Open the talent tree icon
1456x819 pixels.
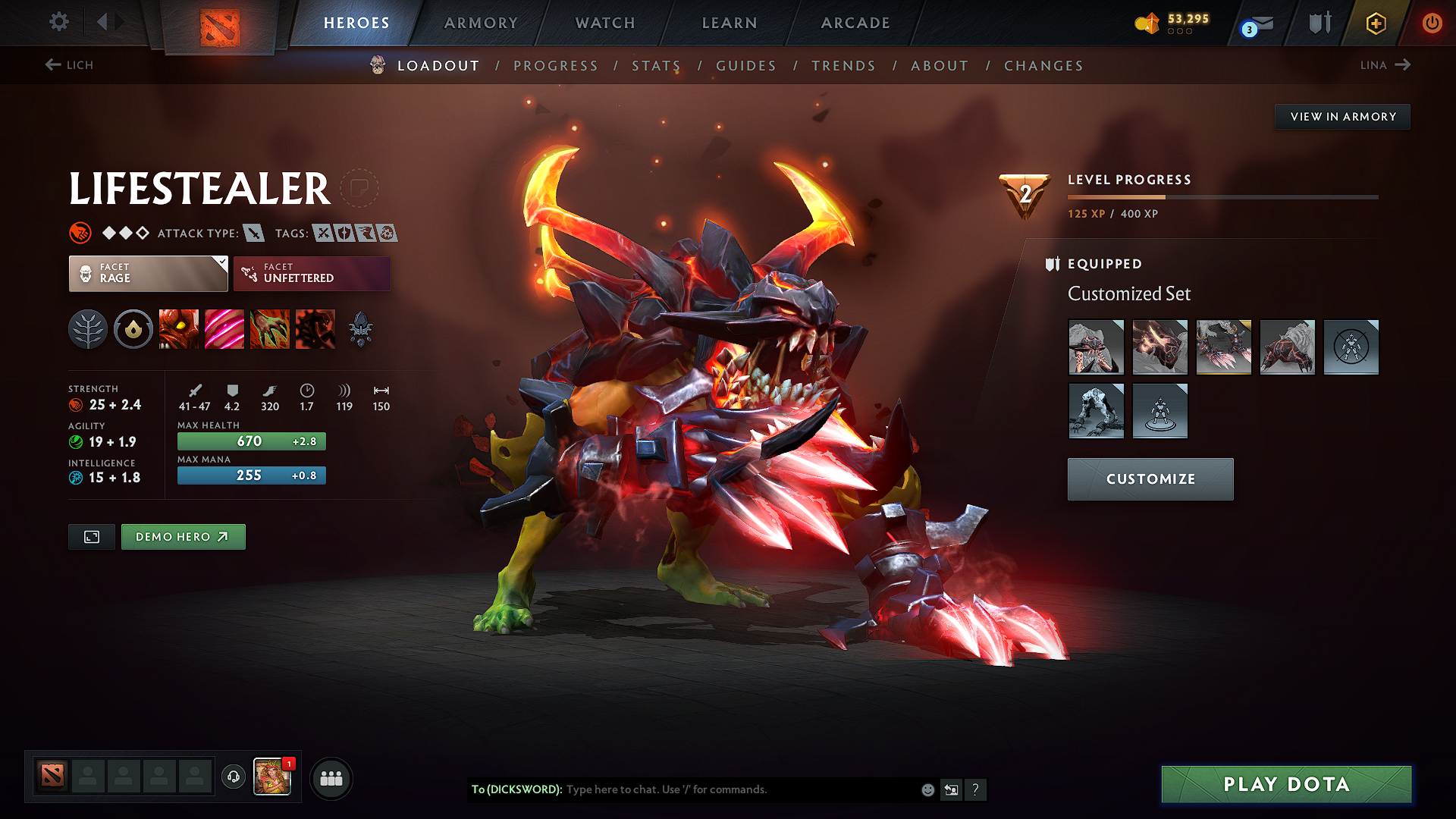pos(88,328)
